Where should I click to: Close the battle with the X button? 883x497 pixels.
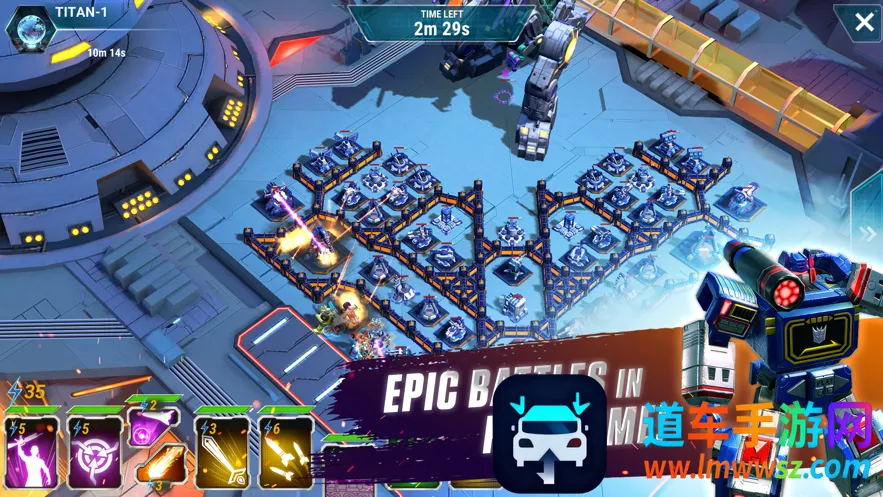pyautogui.click(x=863, y=22)
